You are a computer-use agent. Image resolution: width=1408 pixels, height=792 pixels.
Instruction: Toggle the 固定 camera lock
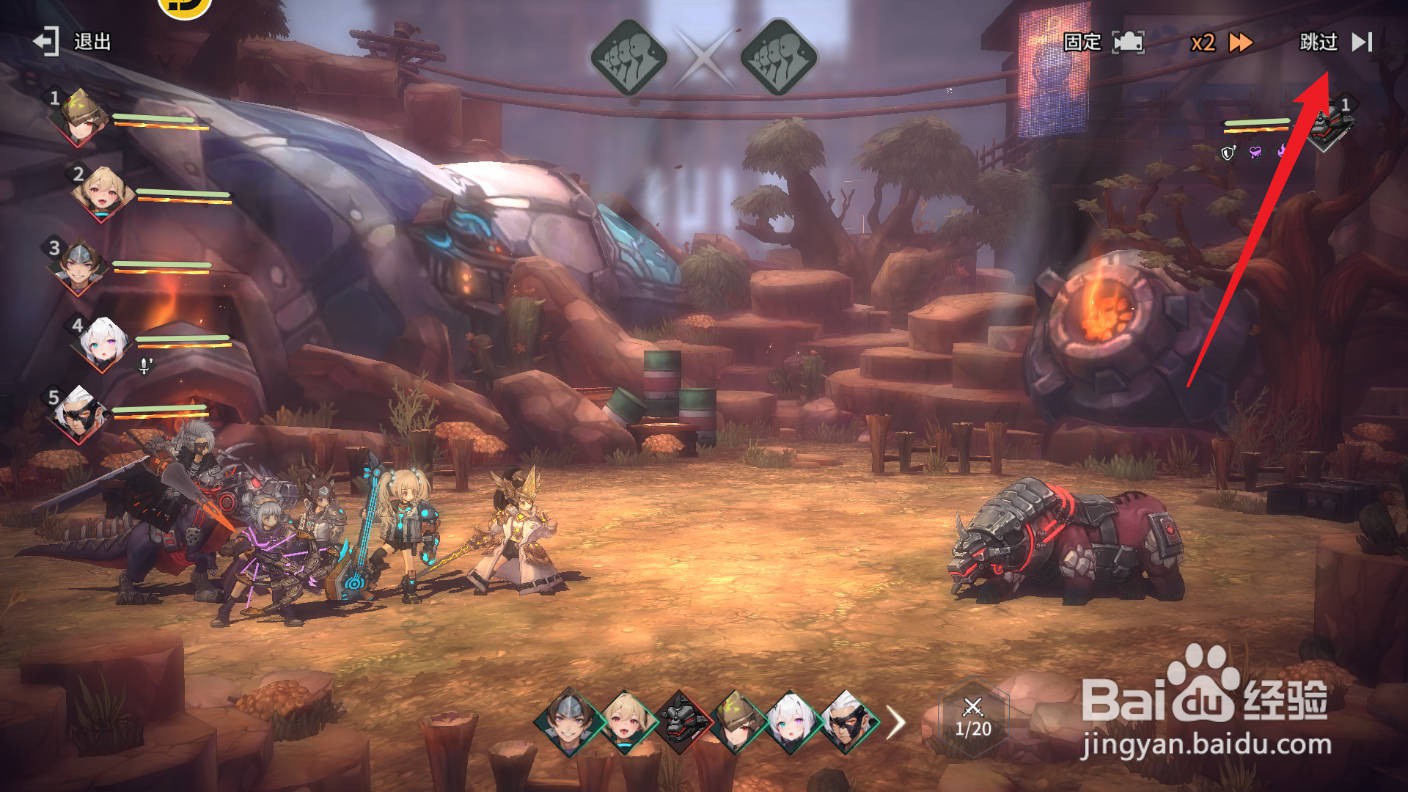[1102, 42]
